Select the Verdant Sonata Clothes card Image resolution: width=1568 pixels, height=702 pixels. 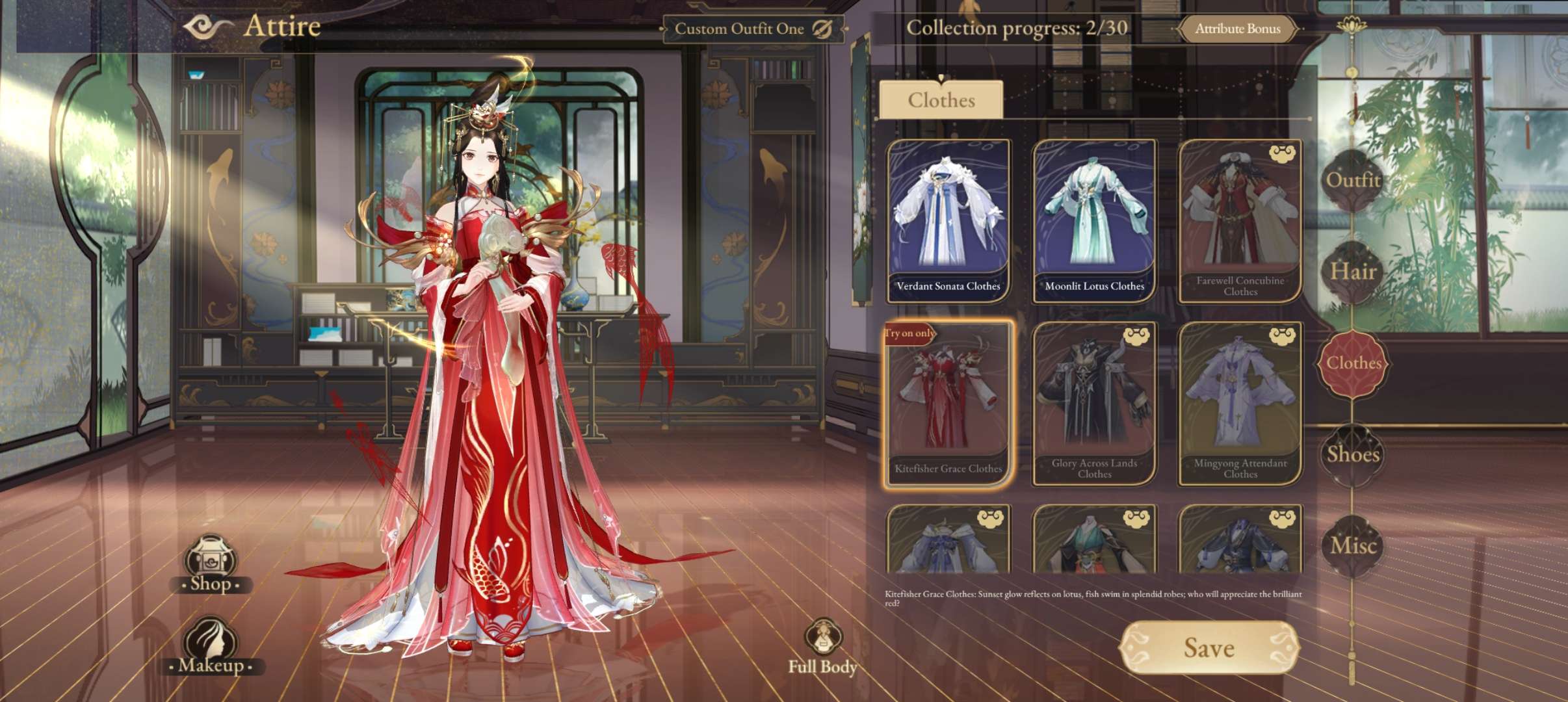[948, 221]
